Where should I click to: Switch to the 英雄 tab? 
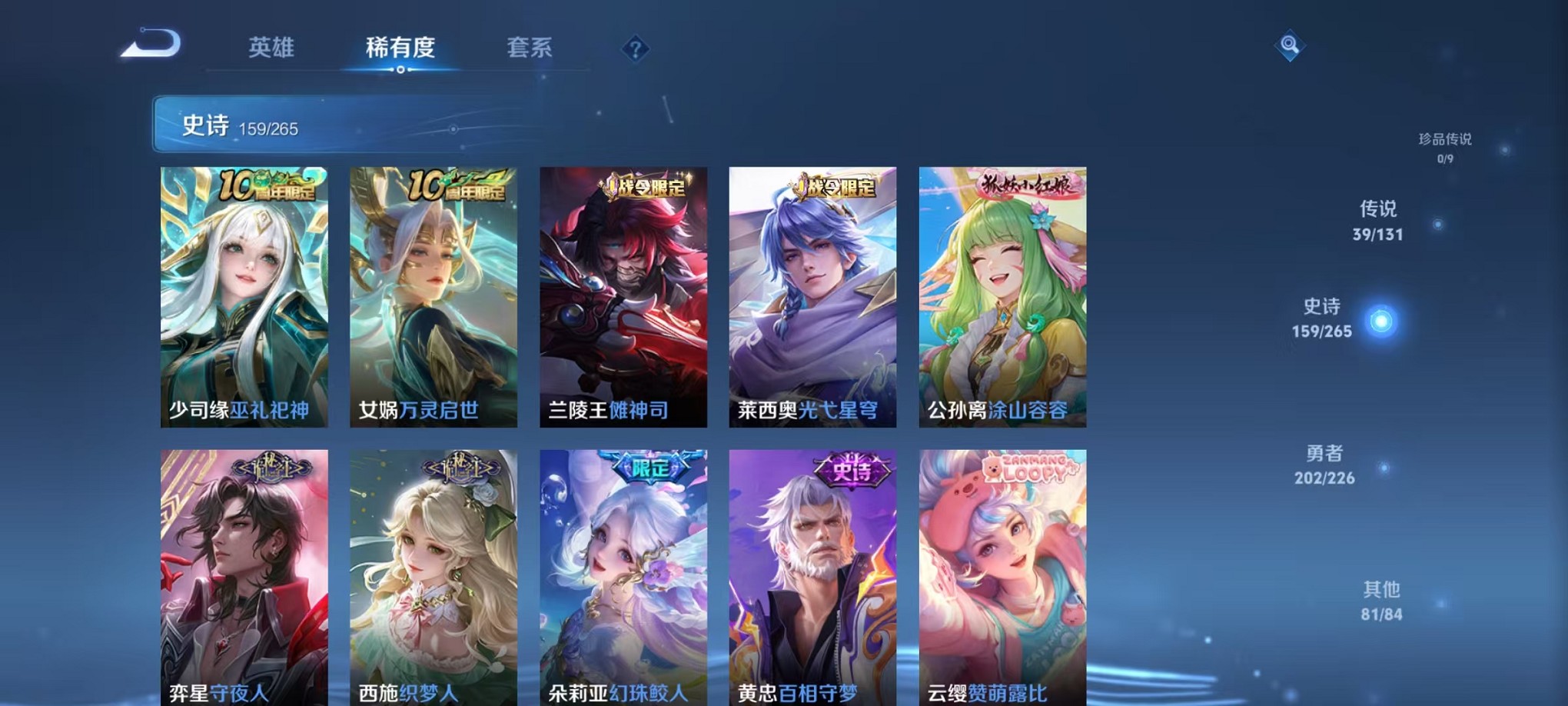[x=271, y=48]
